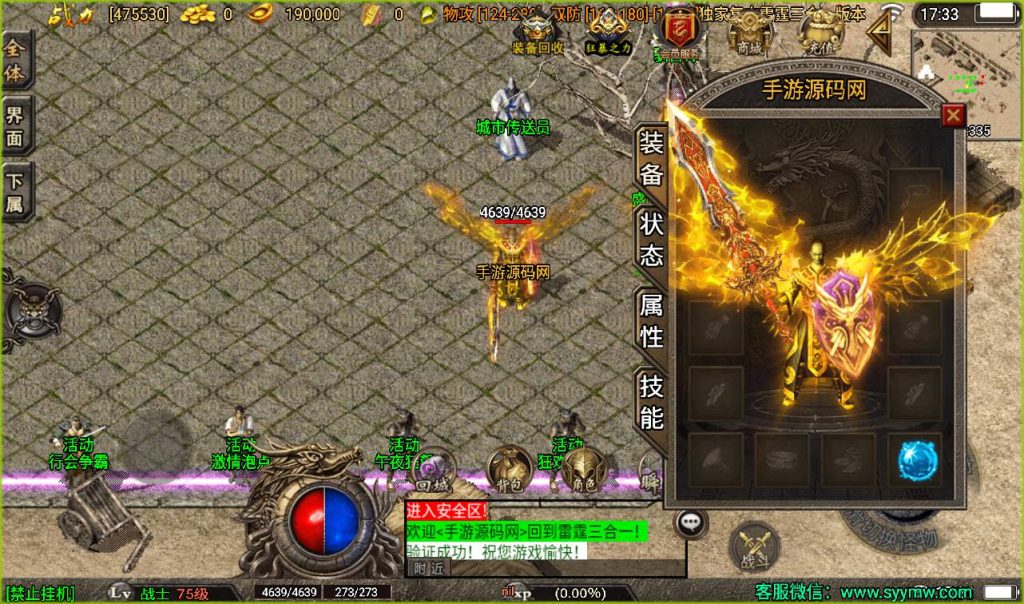Show the 技能 skills tab

click(651, 402)
